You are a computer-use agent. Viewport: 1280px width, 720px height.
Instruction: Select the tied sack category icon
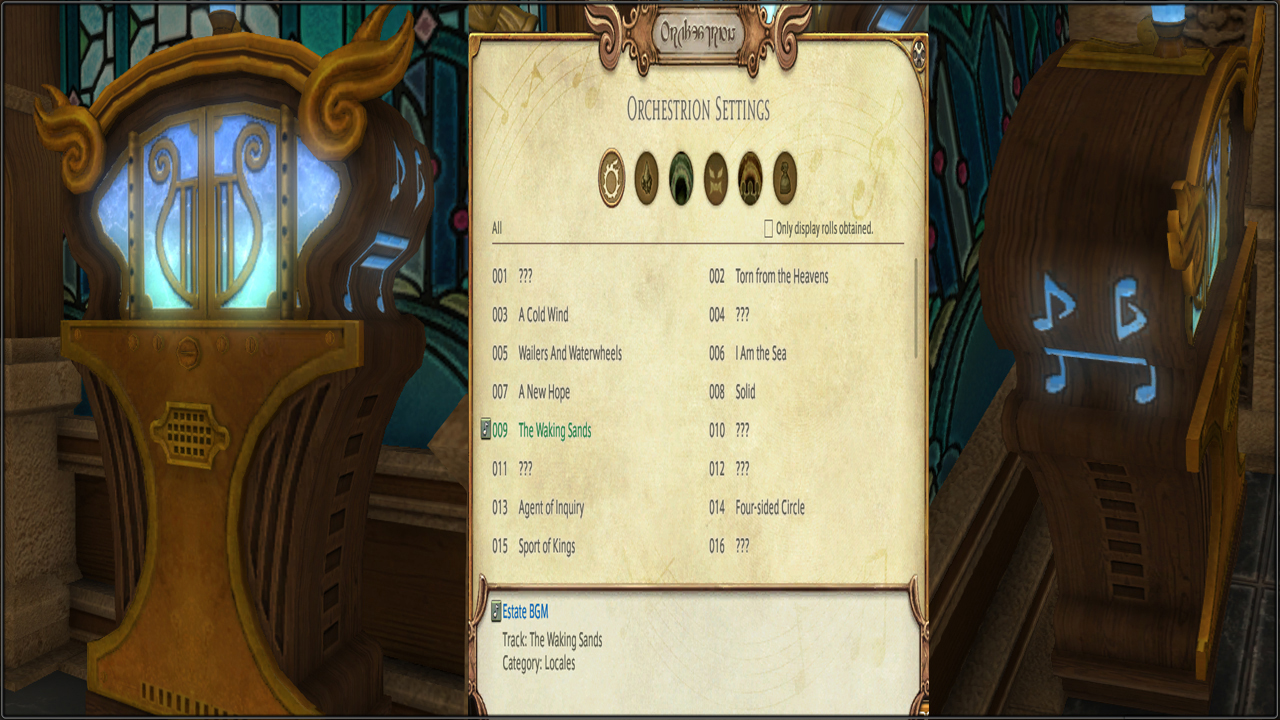tap(784, 178)
